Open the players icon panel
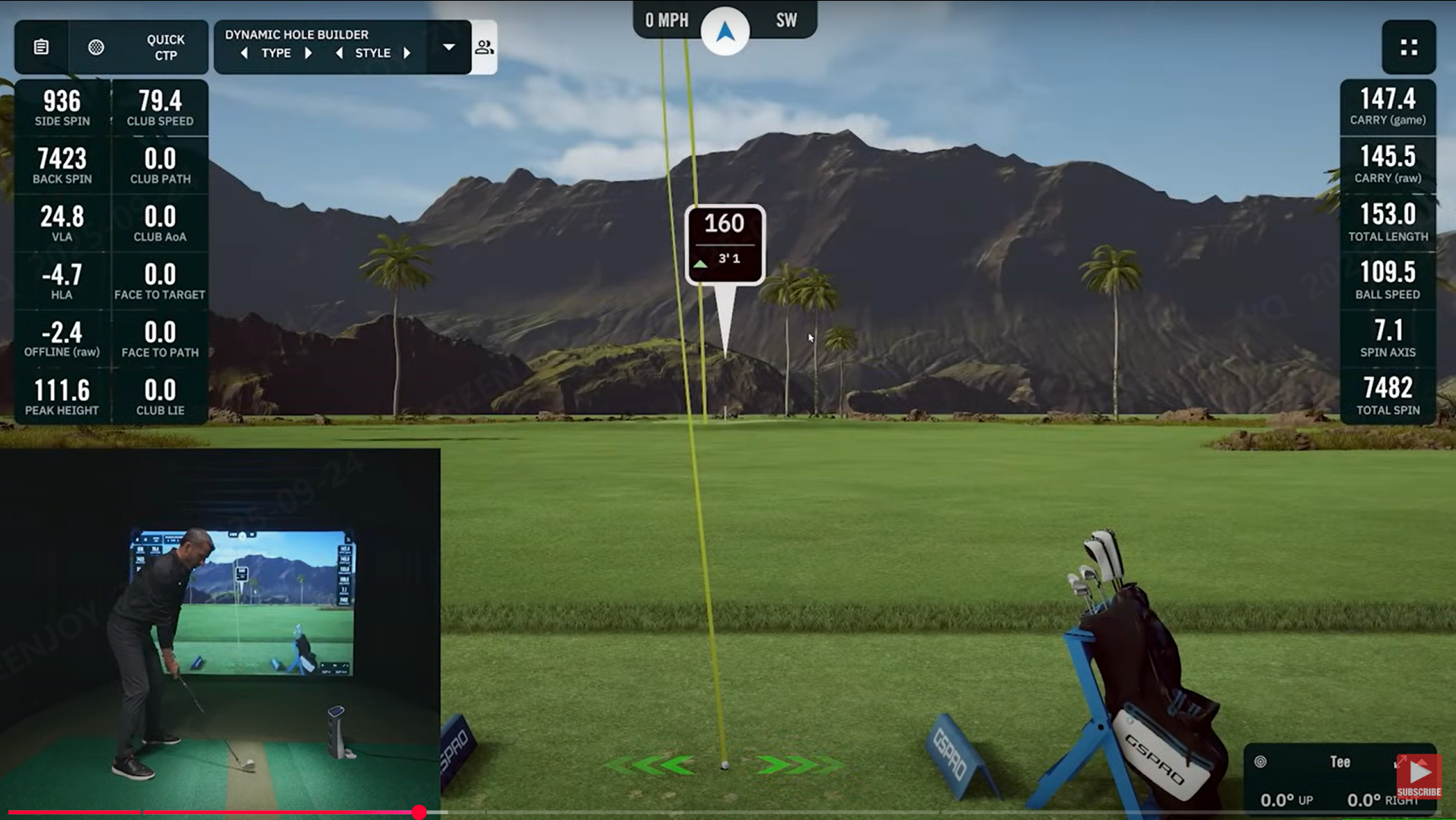Image resolution: width=1456 pixels, height=820 pixels. [484, 47]
